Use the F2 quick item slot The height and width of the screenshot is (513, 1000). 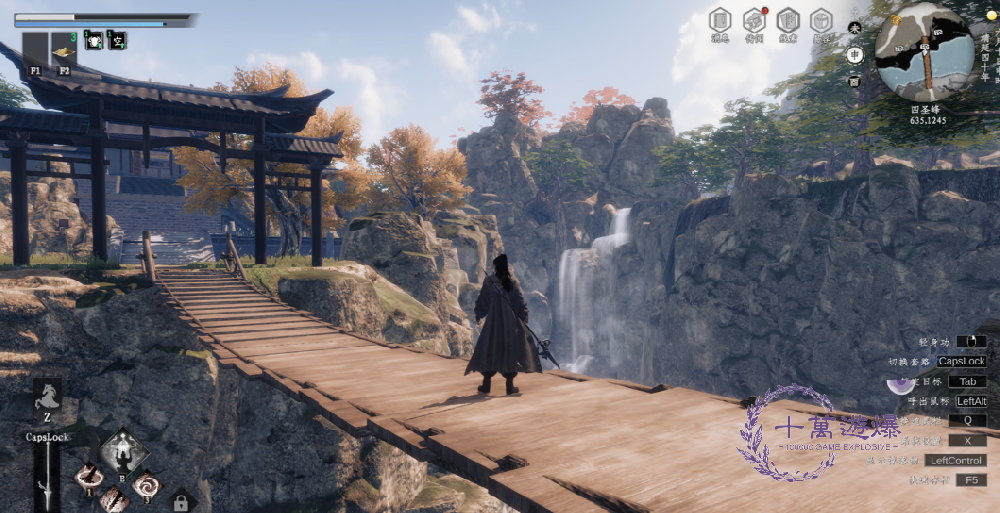tap(64, 50)
